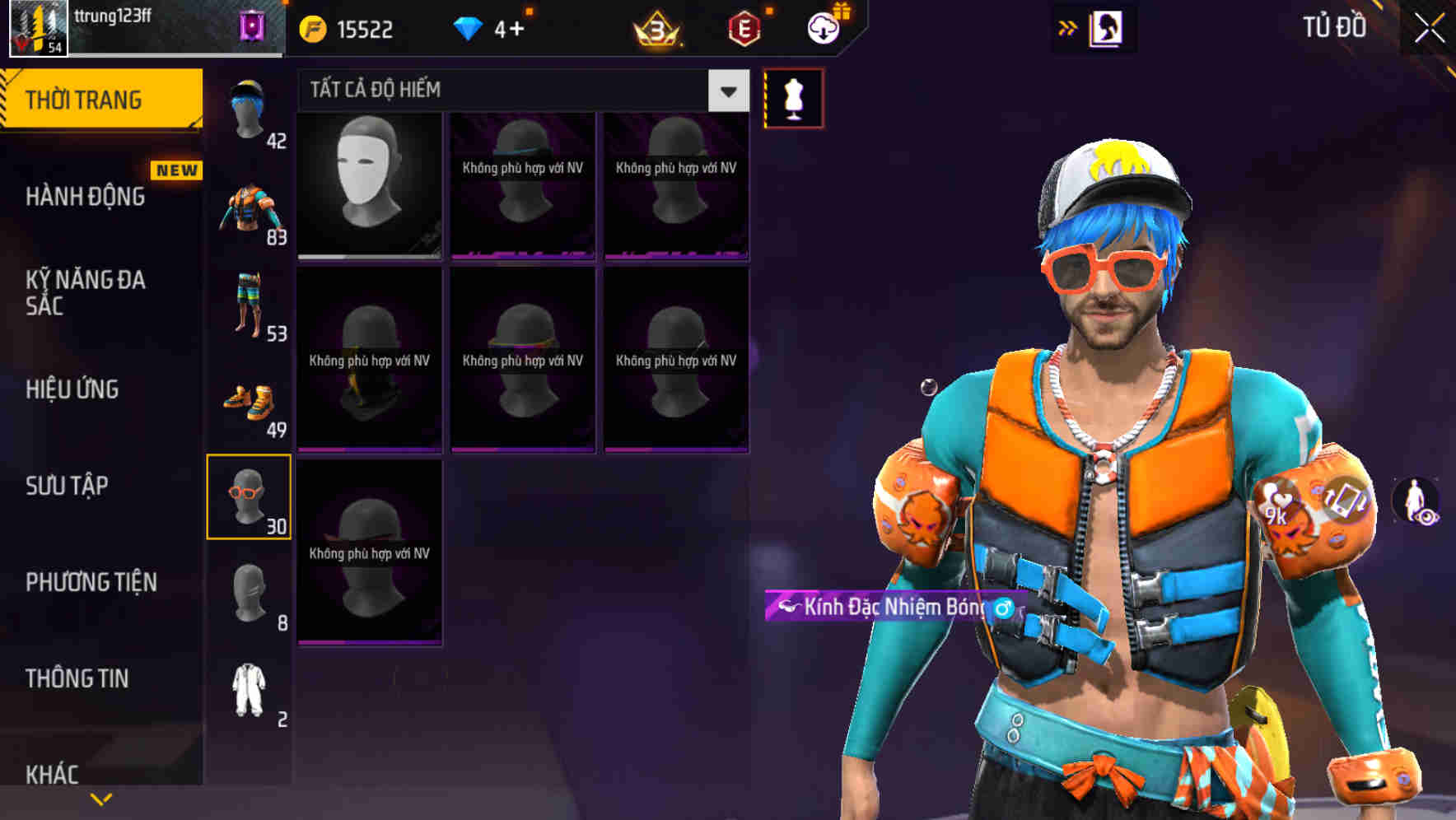Open the white suit category with 2 items
The image size is (1456, 820).
(x=250, y=687)
